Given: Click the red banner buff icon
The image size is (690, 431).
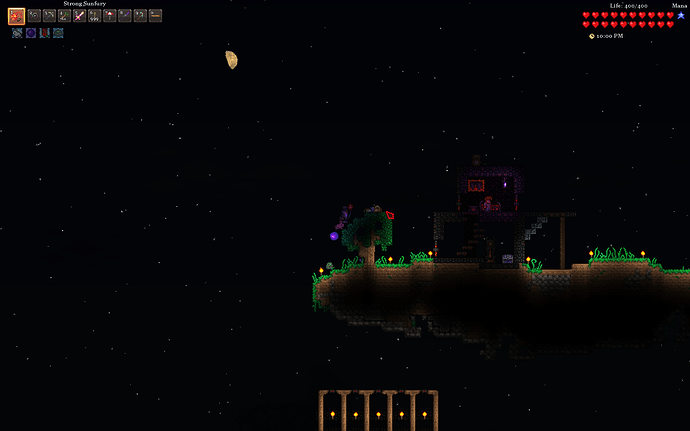Looking at the screenshot, I should [44, 33].
